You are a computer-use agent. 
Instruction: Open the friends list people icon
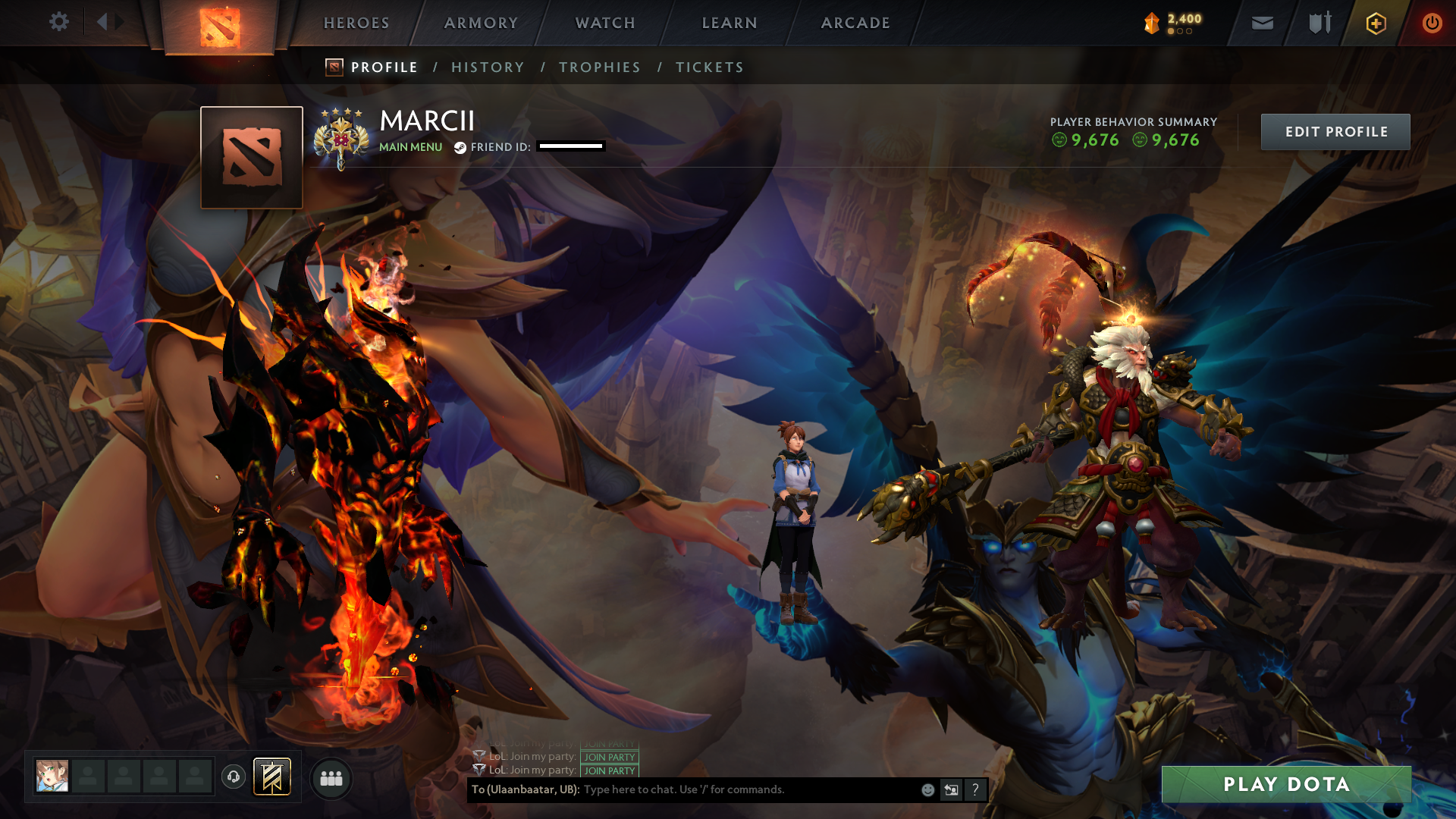tap(331, 777)
